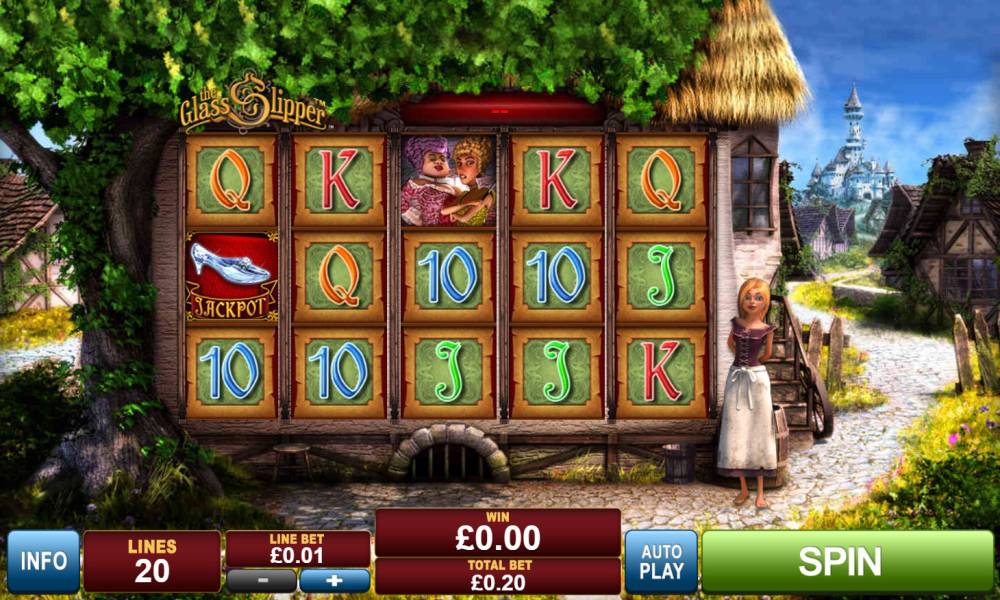The image size is (1000, 600).
Task: Change the number of Lines
Action: 152,561
